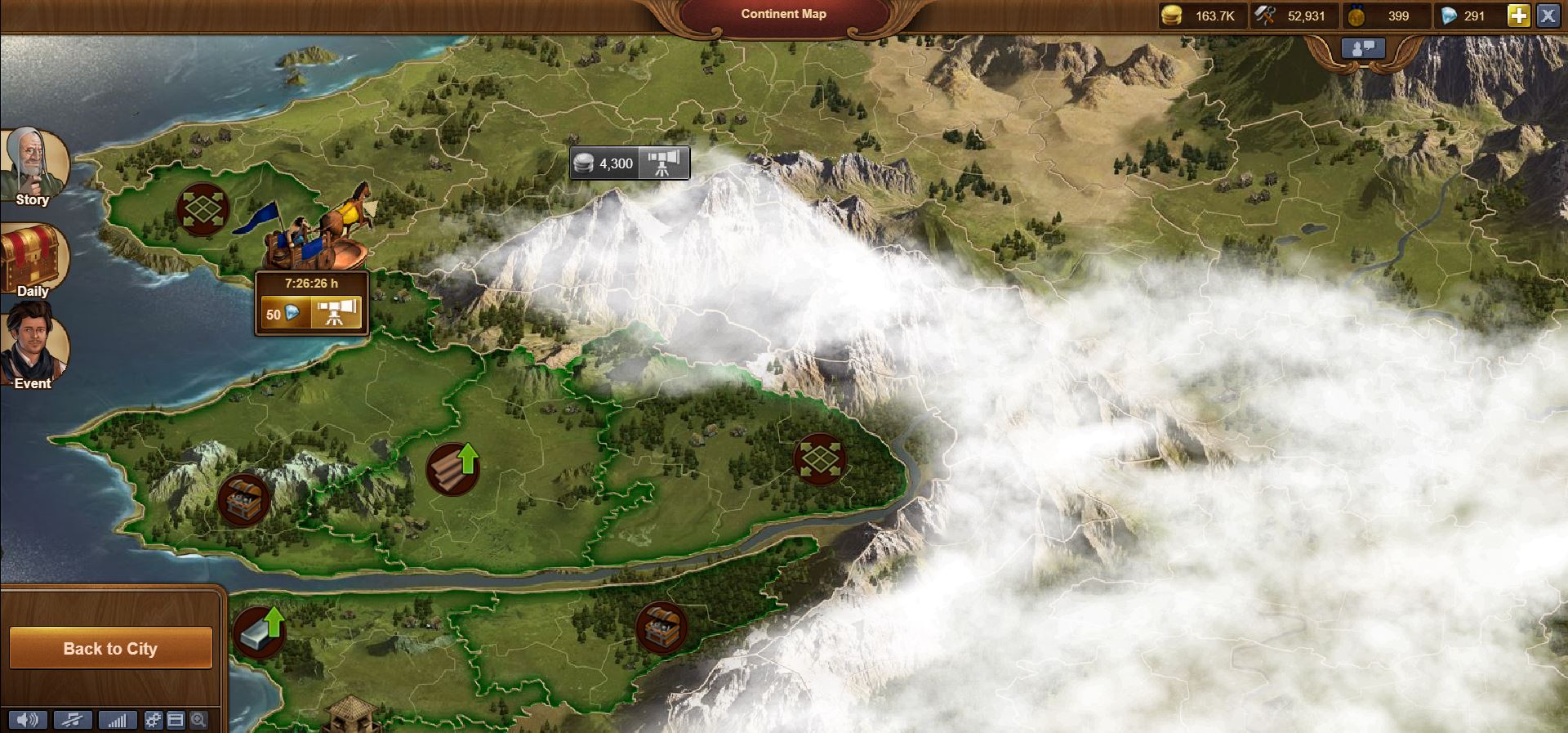Click the signal bars icon
Image resolution: width=1568 pixels, height=733 pixels.
(118, 720)
